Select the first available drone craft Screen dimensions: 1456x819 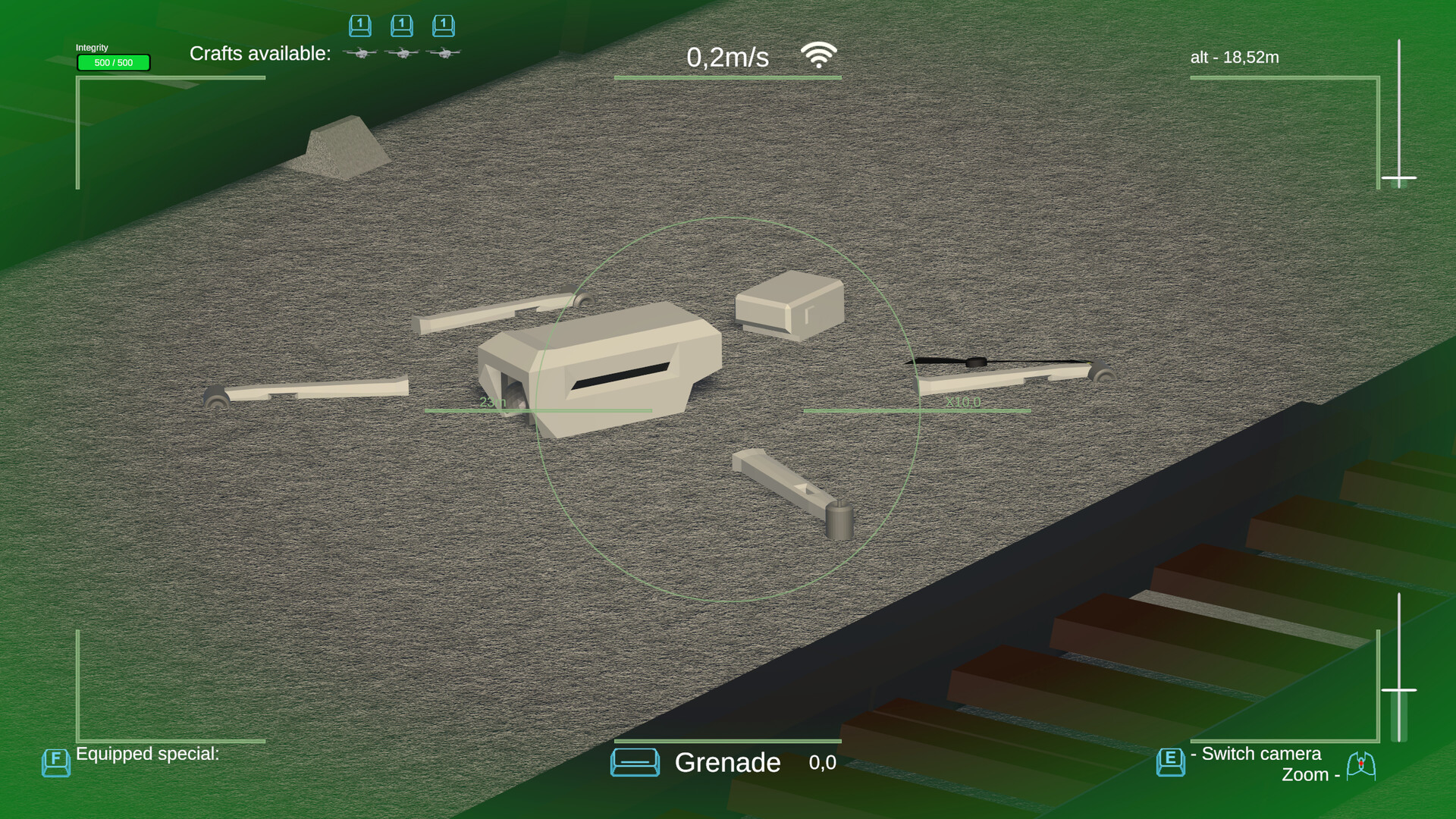(x=360, y=53)
